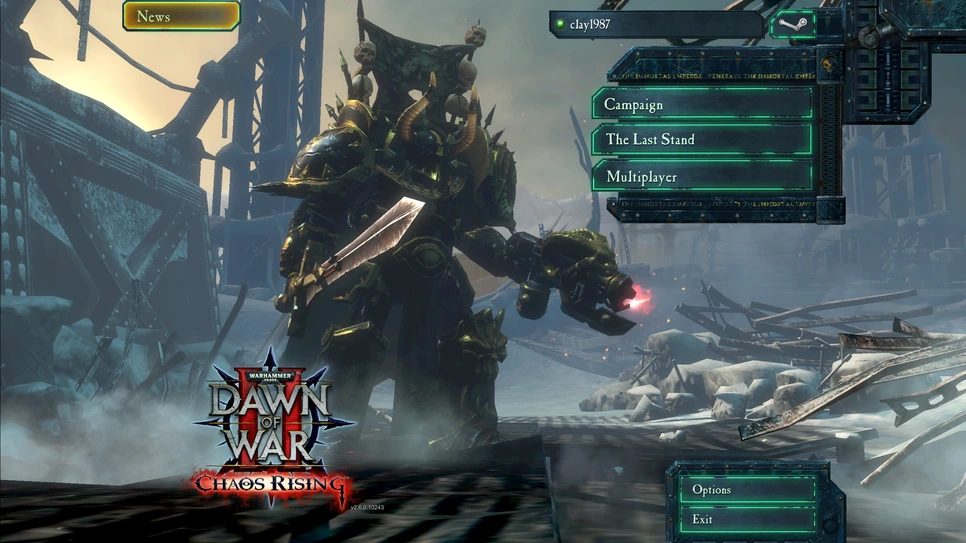Click the Steam logo button
Image resolution: width=966 pixels, height=543 pixels.
[x=791, y=24]
